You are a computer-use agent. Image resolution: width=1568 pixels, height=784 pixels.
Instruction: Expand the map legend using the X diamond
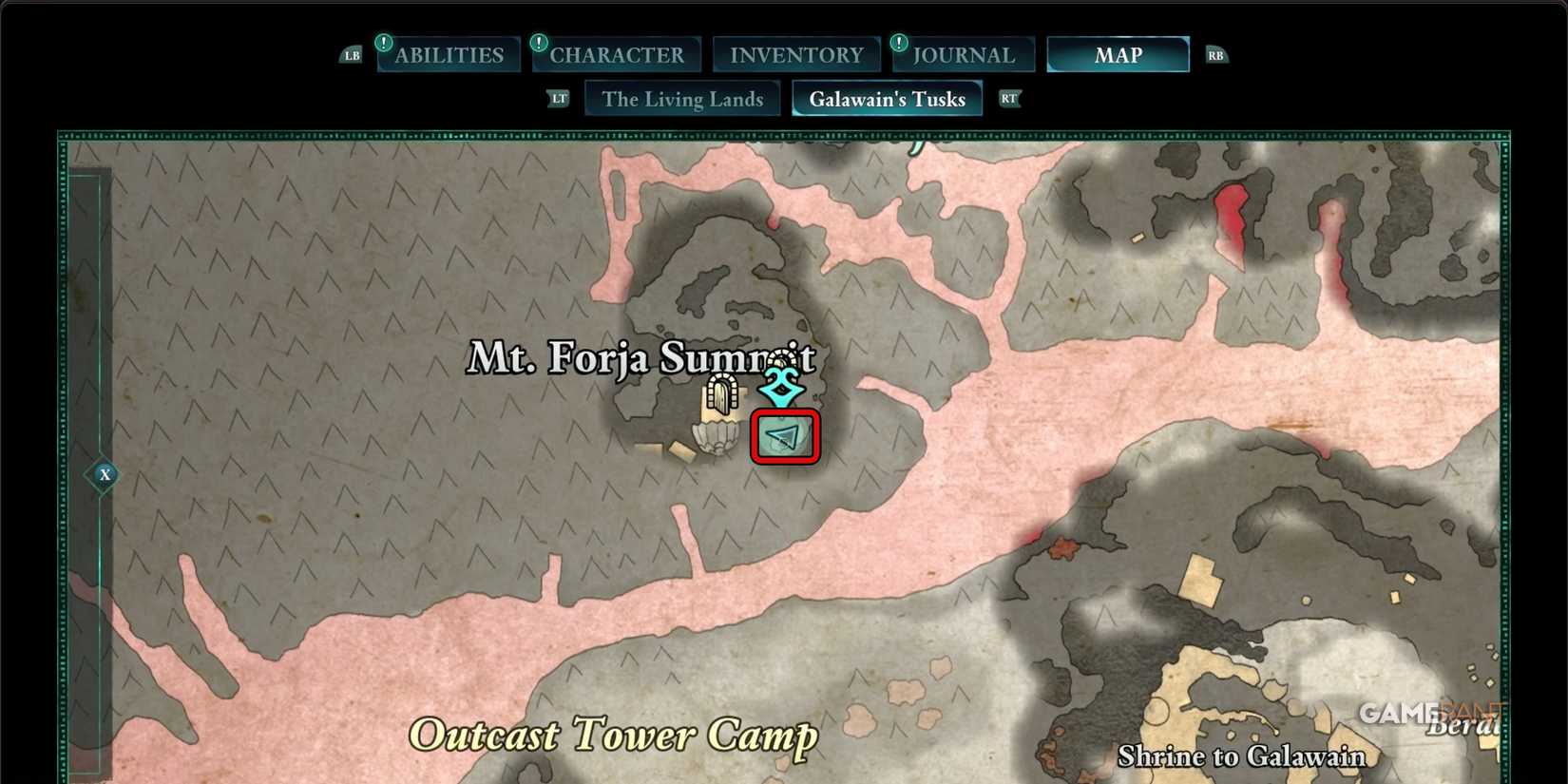click(x=105, y=474)
